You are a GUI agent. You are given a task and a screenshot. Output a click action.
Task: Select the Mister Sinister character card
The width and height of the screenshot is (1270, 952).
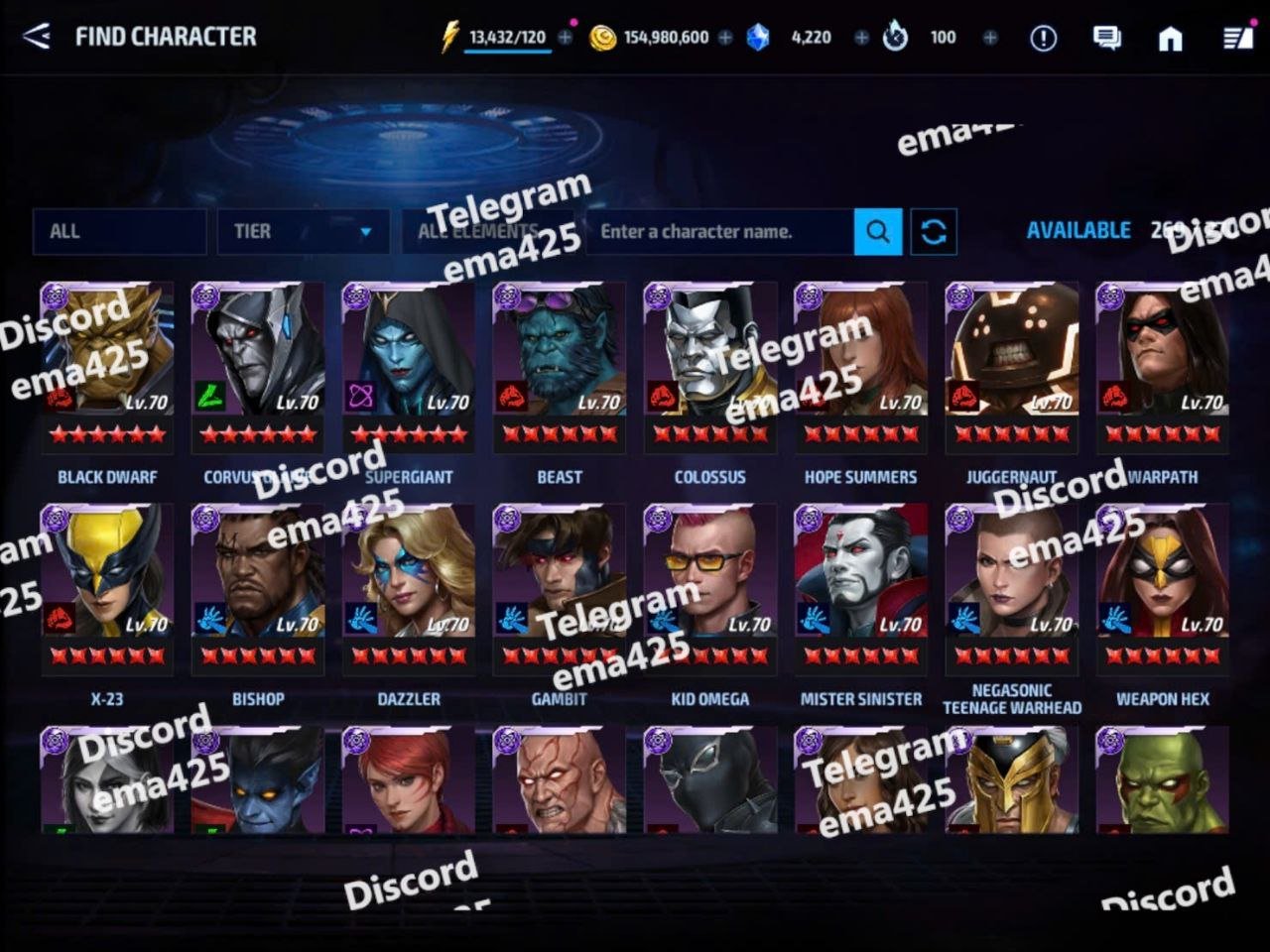pos(861,587)
